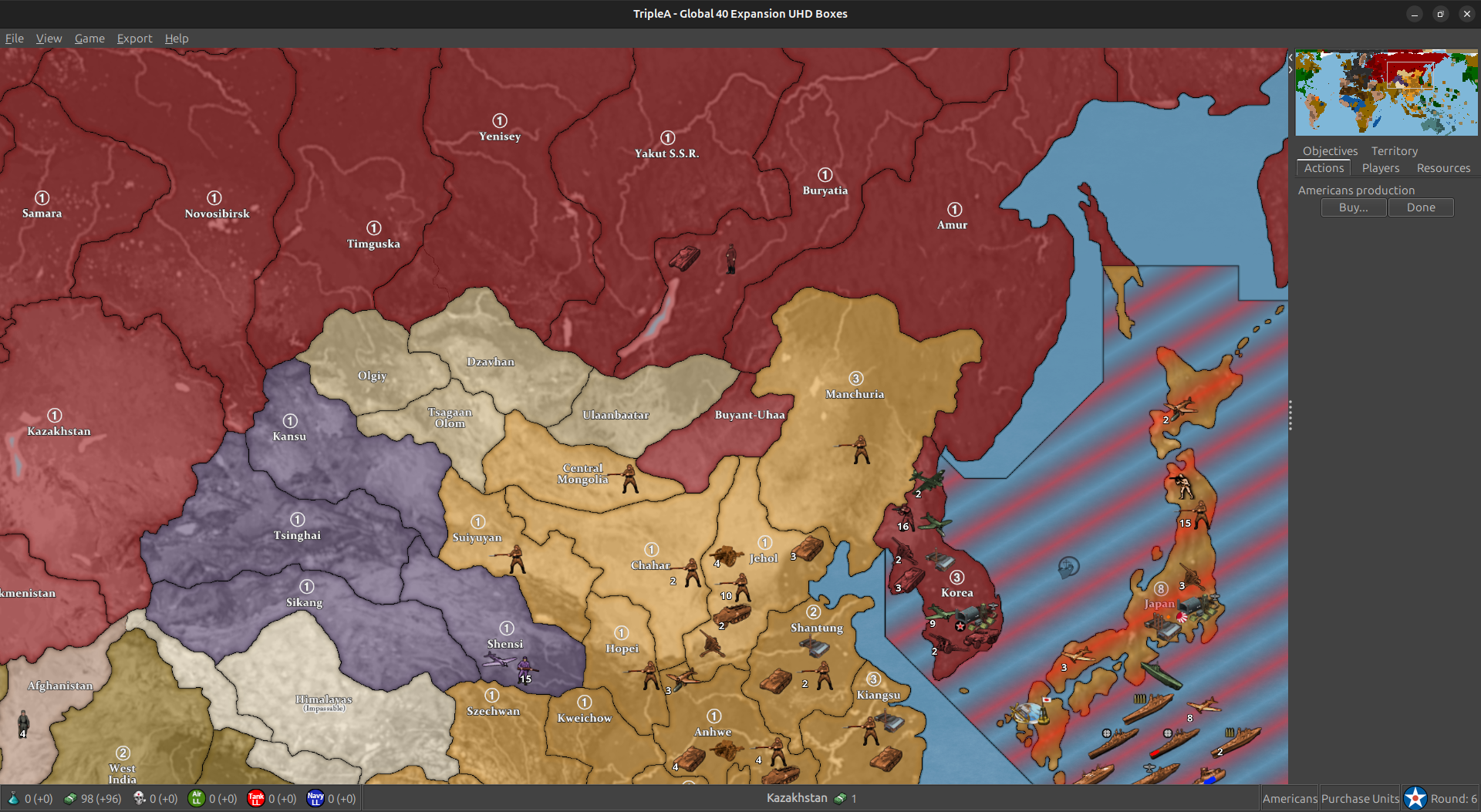1481x812 pixels.
Task: Click the resource icon next to Kazakhstan label
Action: [840, 798]
